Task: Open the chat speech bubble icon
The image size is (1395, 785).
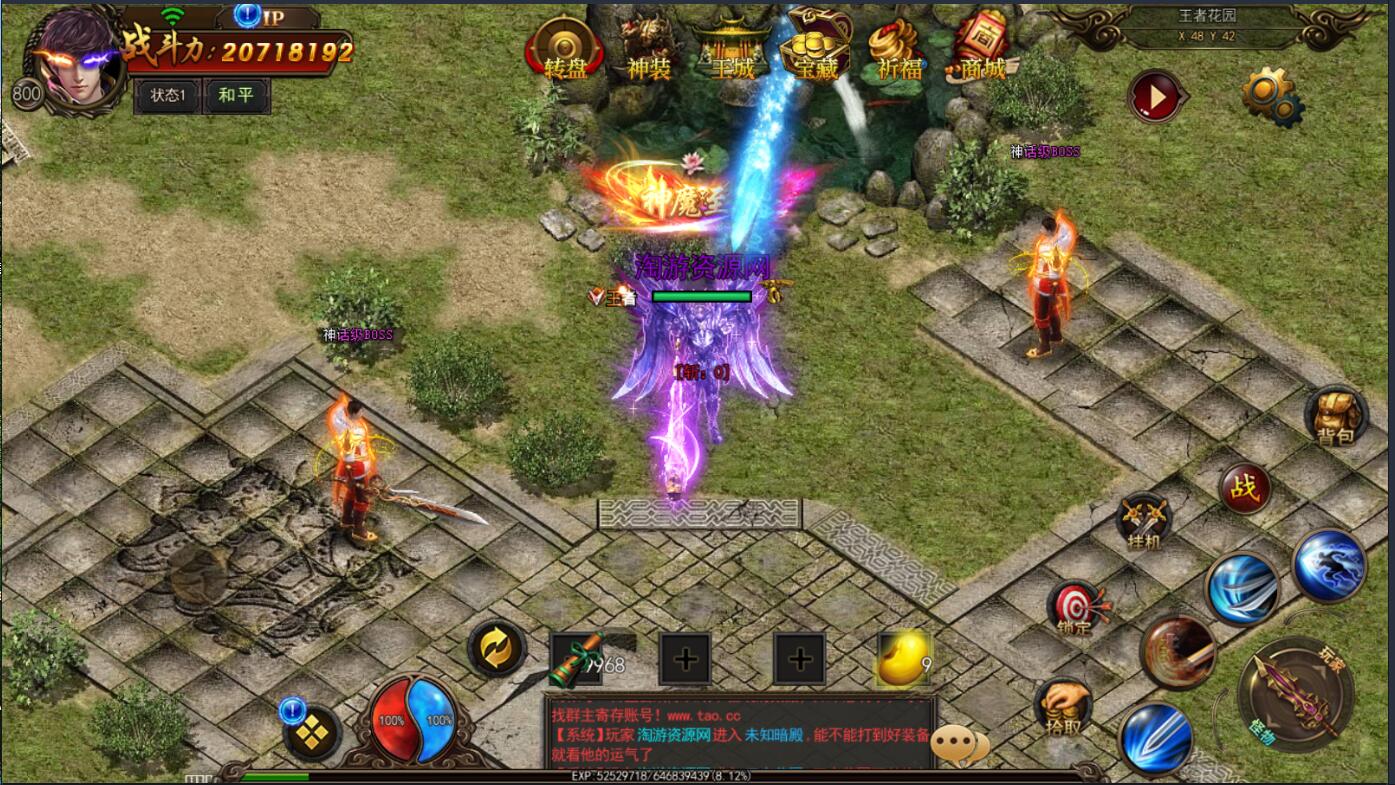Action: [x=965, y=745]
